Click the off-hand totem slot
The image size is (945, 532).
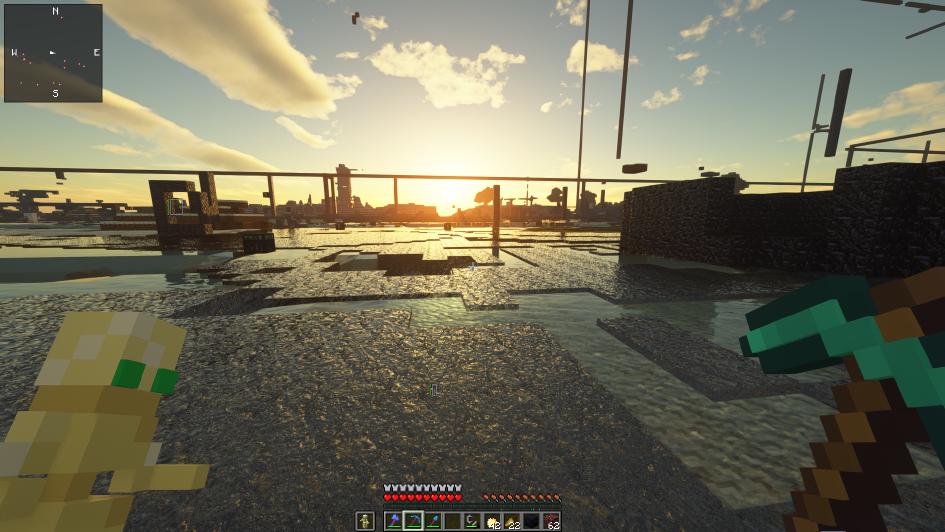coord(366,521)
